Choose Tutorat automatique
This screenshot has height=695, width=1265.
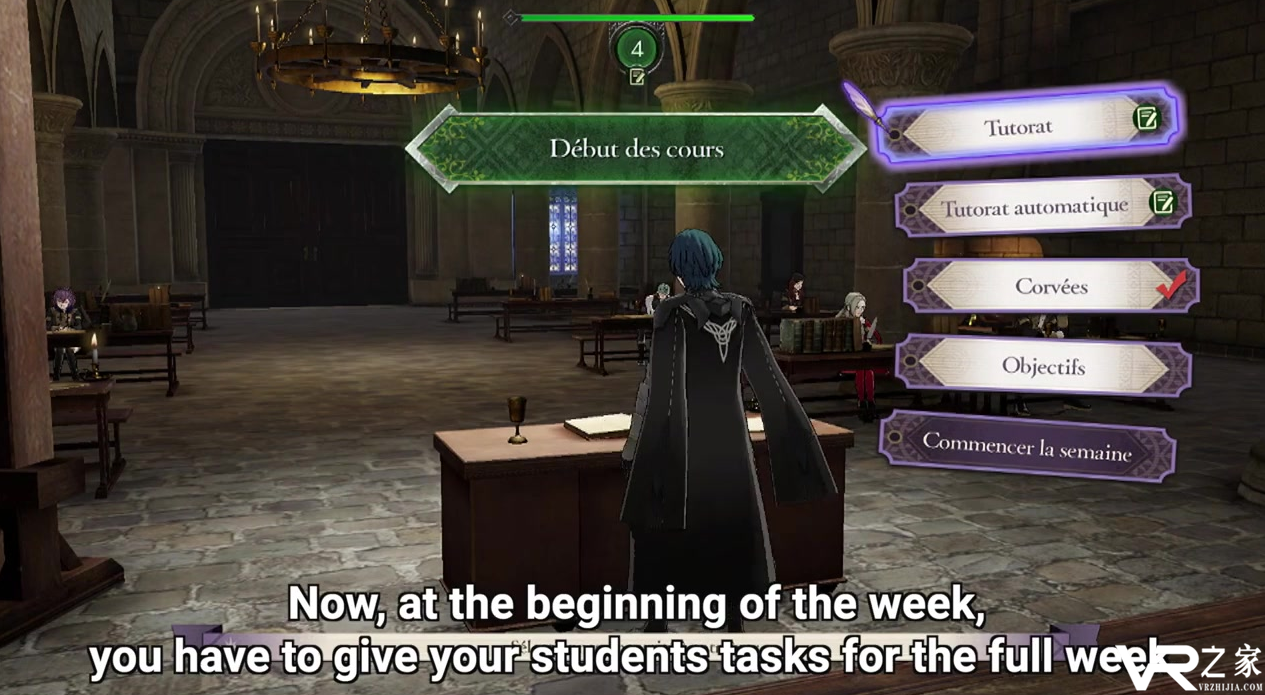[x=1036, y=207]
